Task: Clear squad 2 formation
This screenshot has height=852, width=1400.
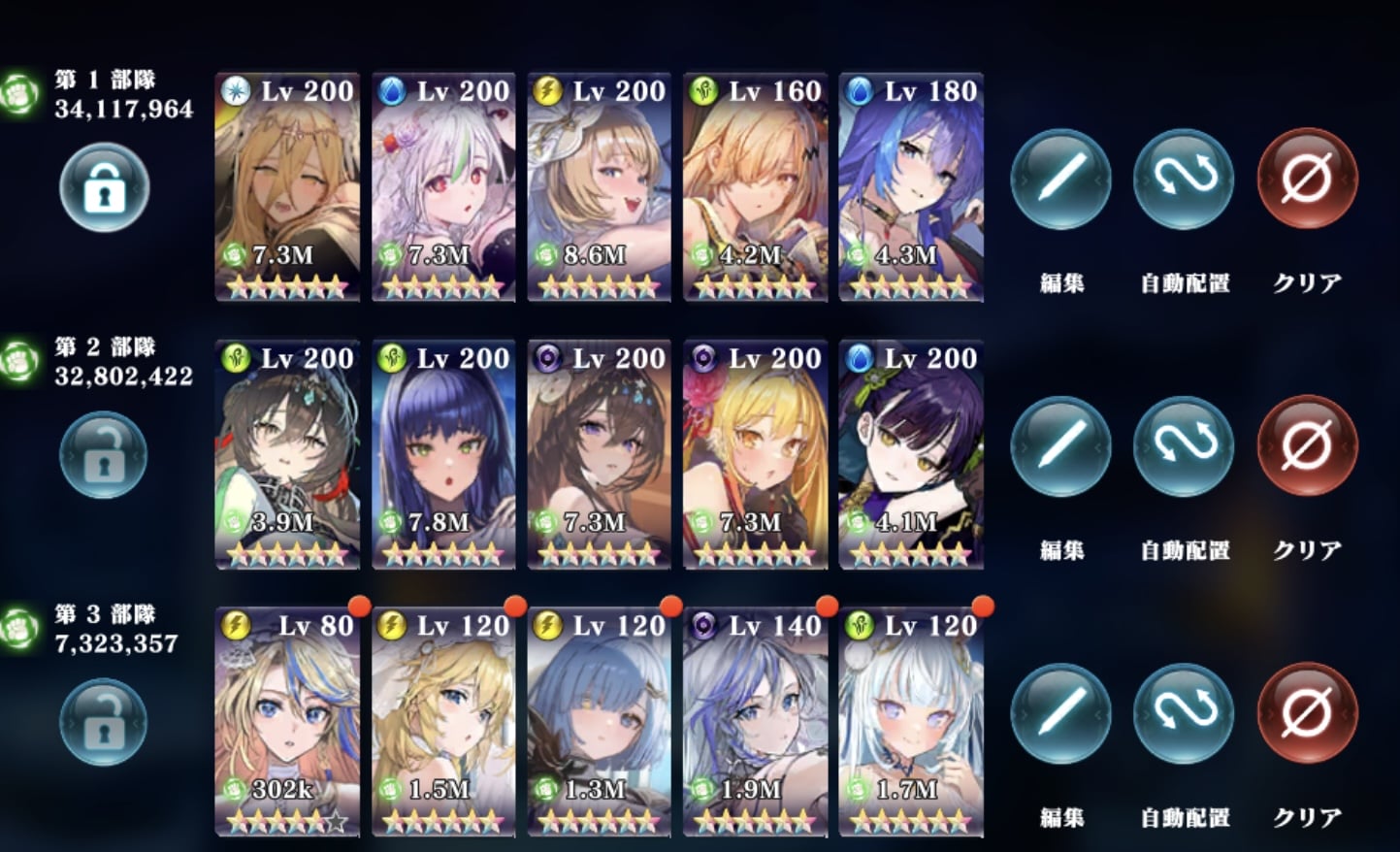Action: [1307, 446]
